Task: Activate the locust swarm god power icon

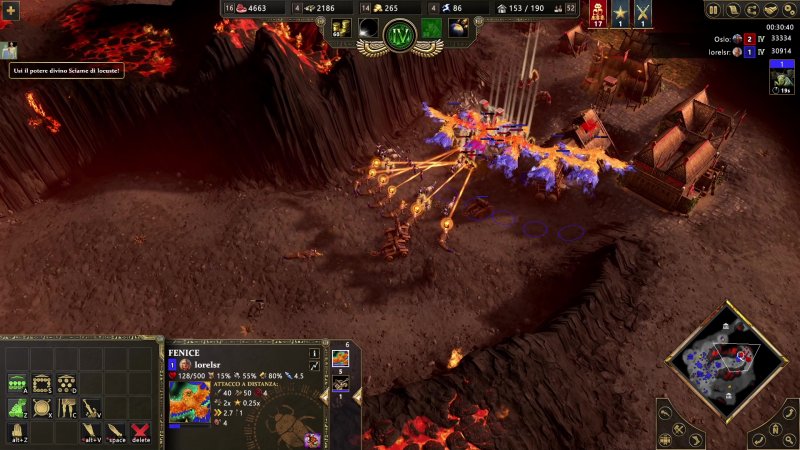Action: (431, 28)
